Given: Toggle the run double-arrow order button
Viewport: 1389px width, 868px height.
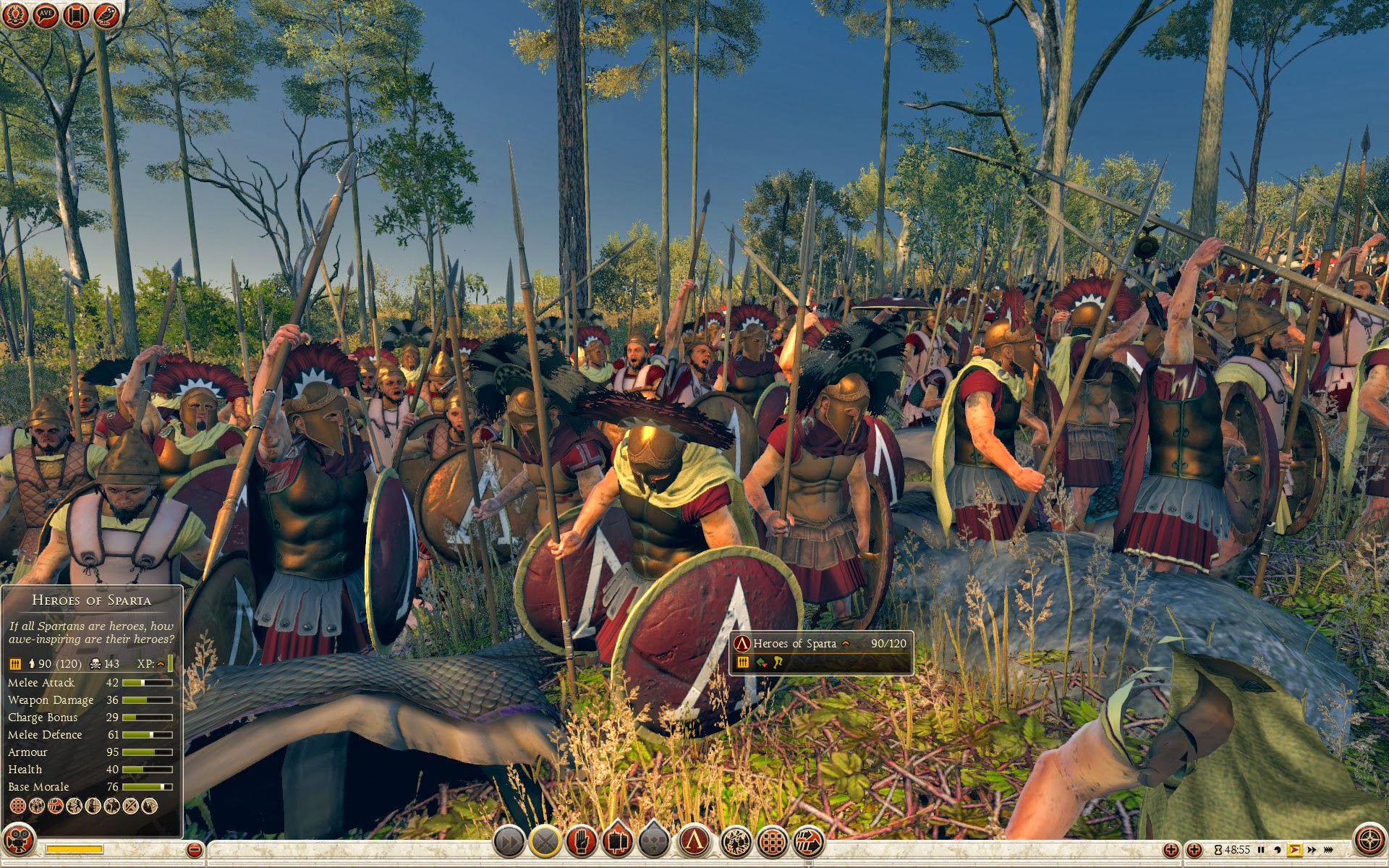Looking at the screenshot, I should pos(509,842).
